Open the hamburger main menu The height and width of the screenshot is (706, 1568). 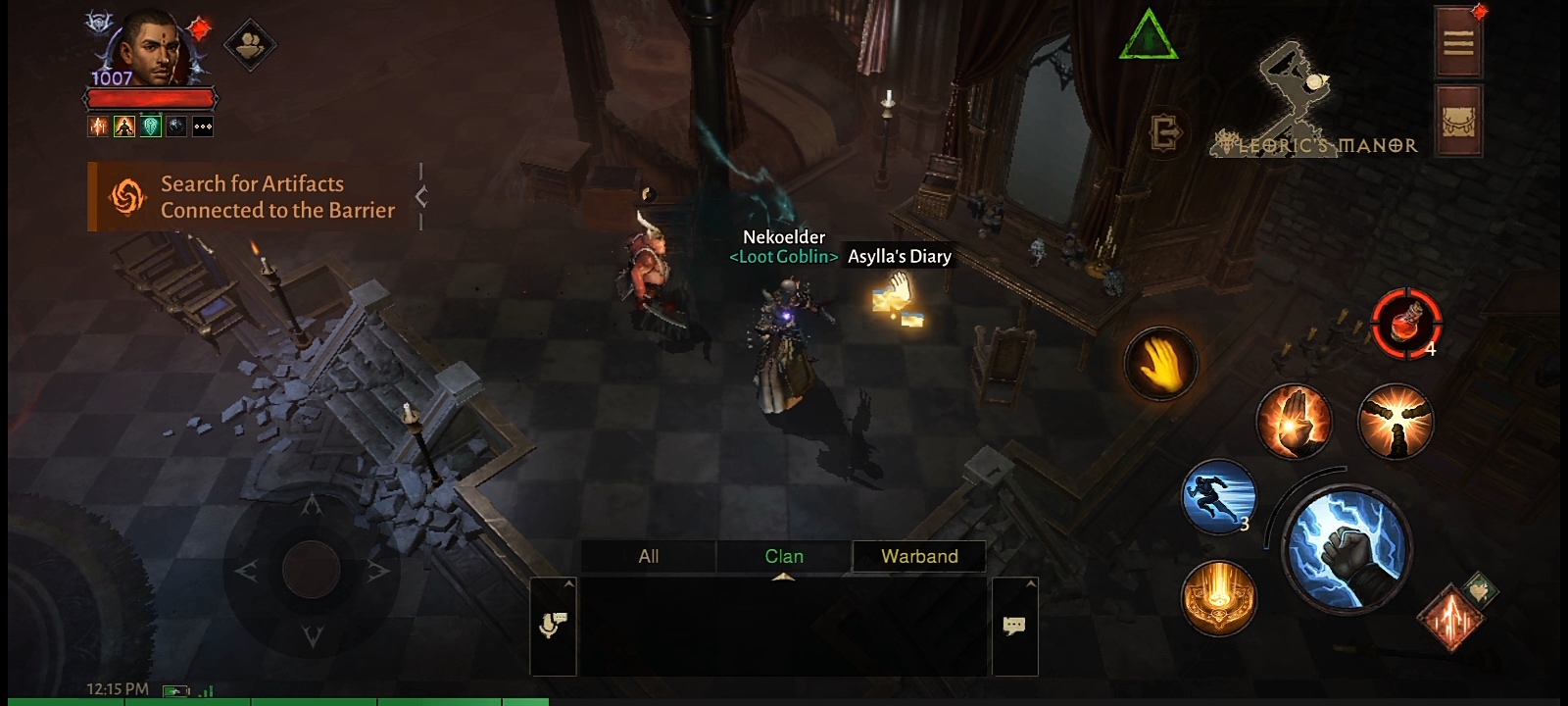[1457, 43]
